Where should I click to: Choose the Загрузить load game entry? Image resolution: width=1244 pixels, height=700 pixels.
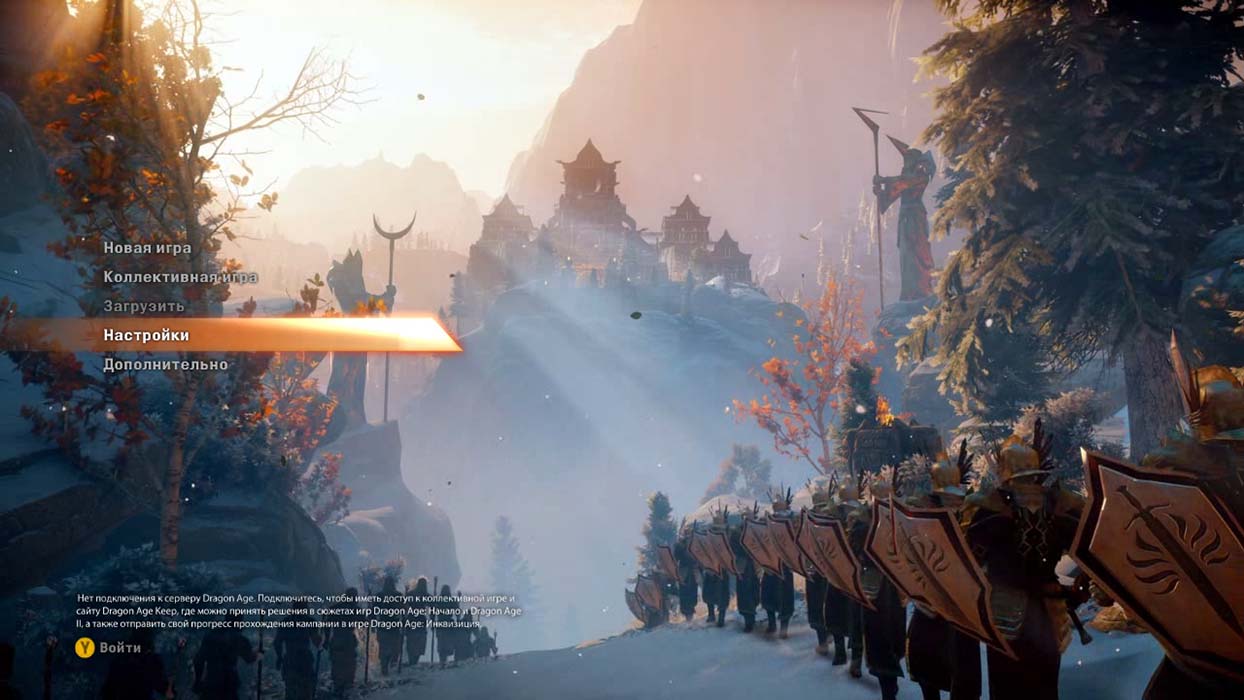click(144, 306)
